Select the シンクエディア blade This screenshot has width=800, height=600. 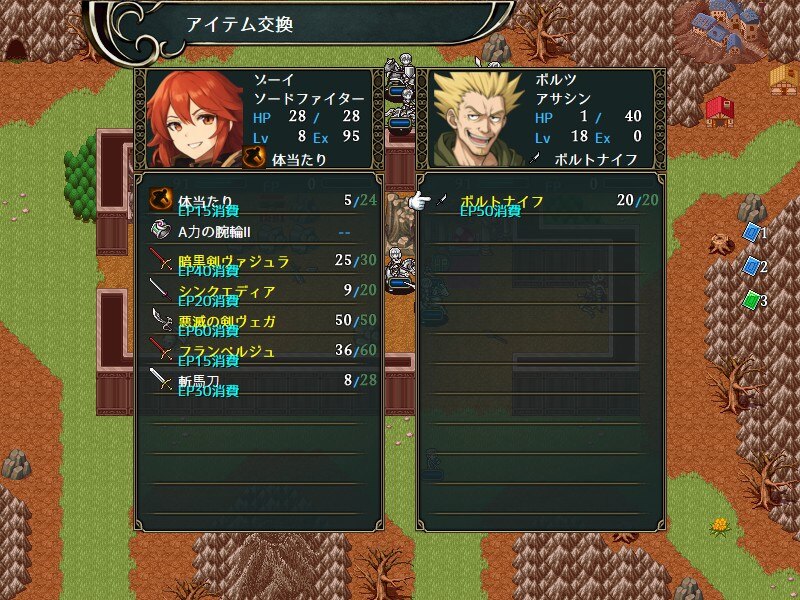260,292
